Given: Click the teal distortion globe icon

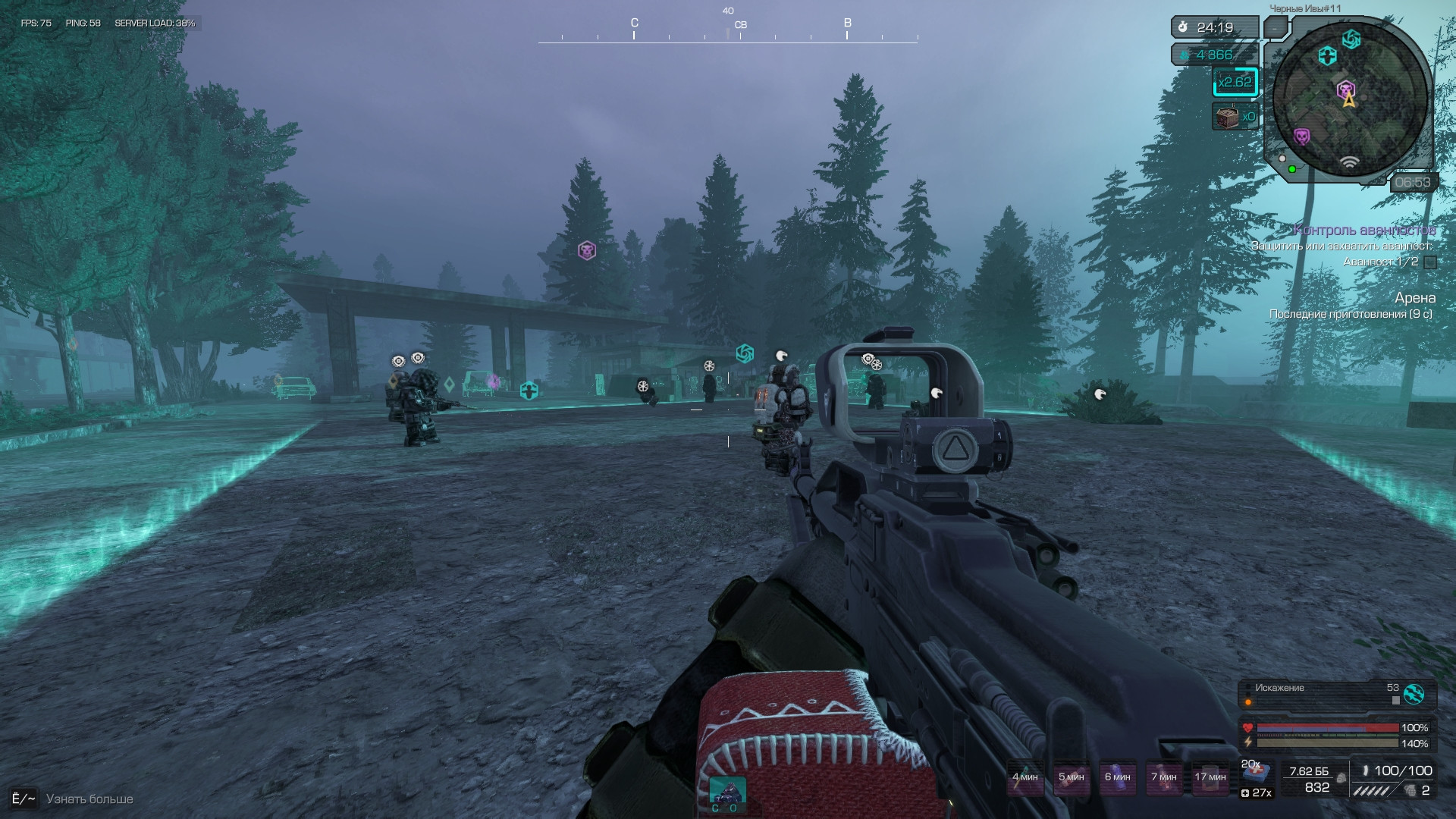Looking at the screenshot, I should click(1414, 693).
